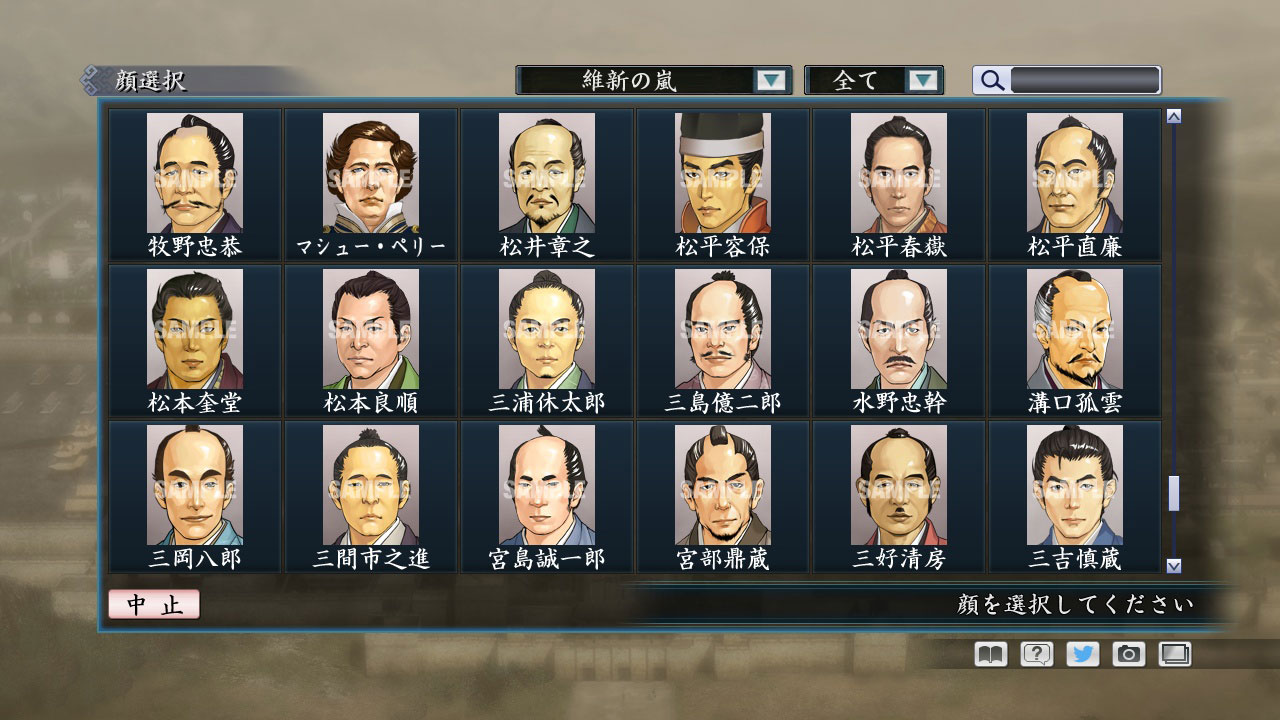The width and height of the screenshot is (1280, 720).
Task: Click inside the search text field
Action: pos(1085,80)
